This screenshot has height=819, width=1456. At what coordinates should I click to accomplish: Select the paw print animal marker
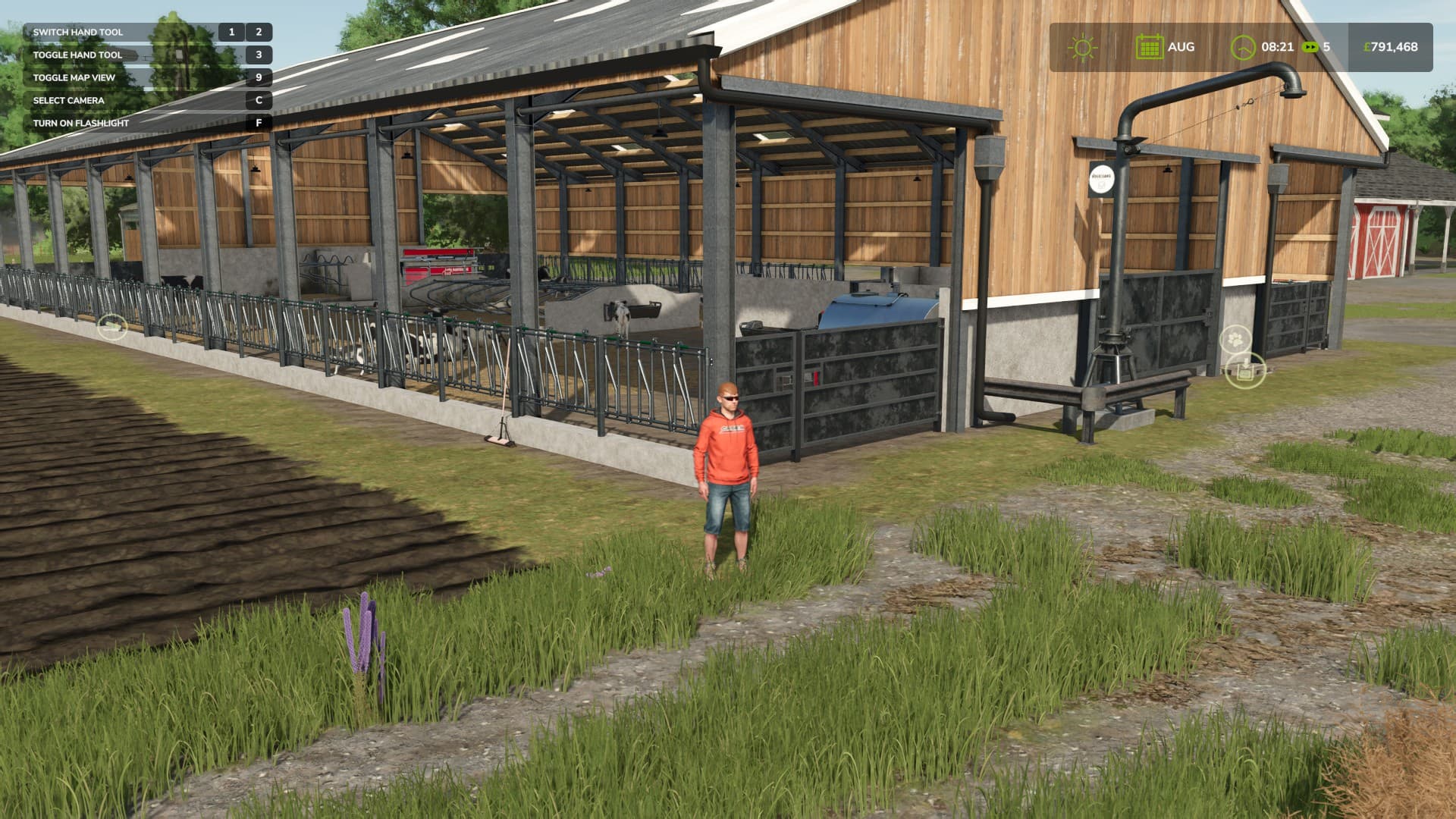1235,339
